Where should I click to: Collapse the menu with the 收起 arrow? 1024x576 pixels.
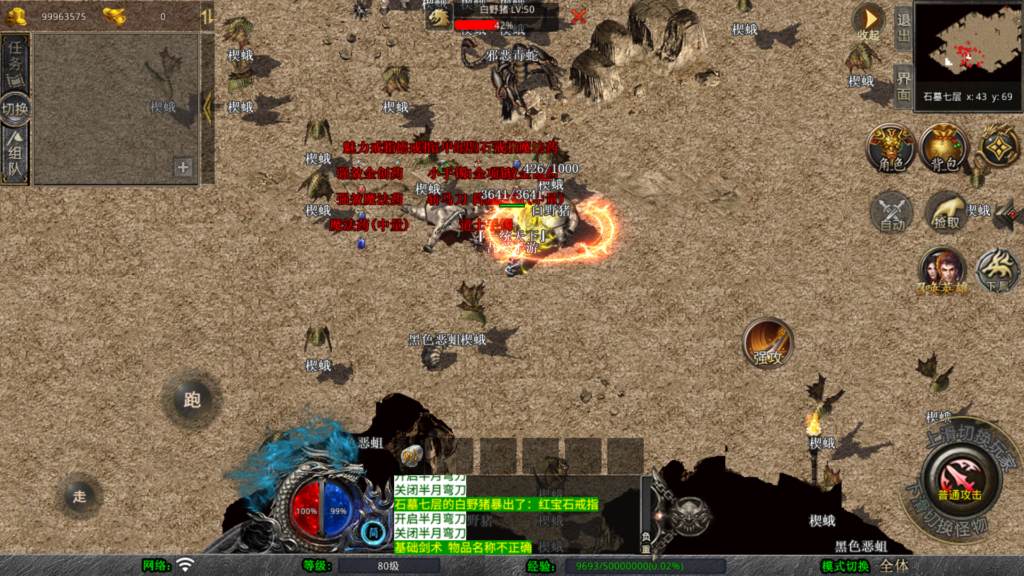[x=868, y=19]
